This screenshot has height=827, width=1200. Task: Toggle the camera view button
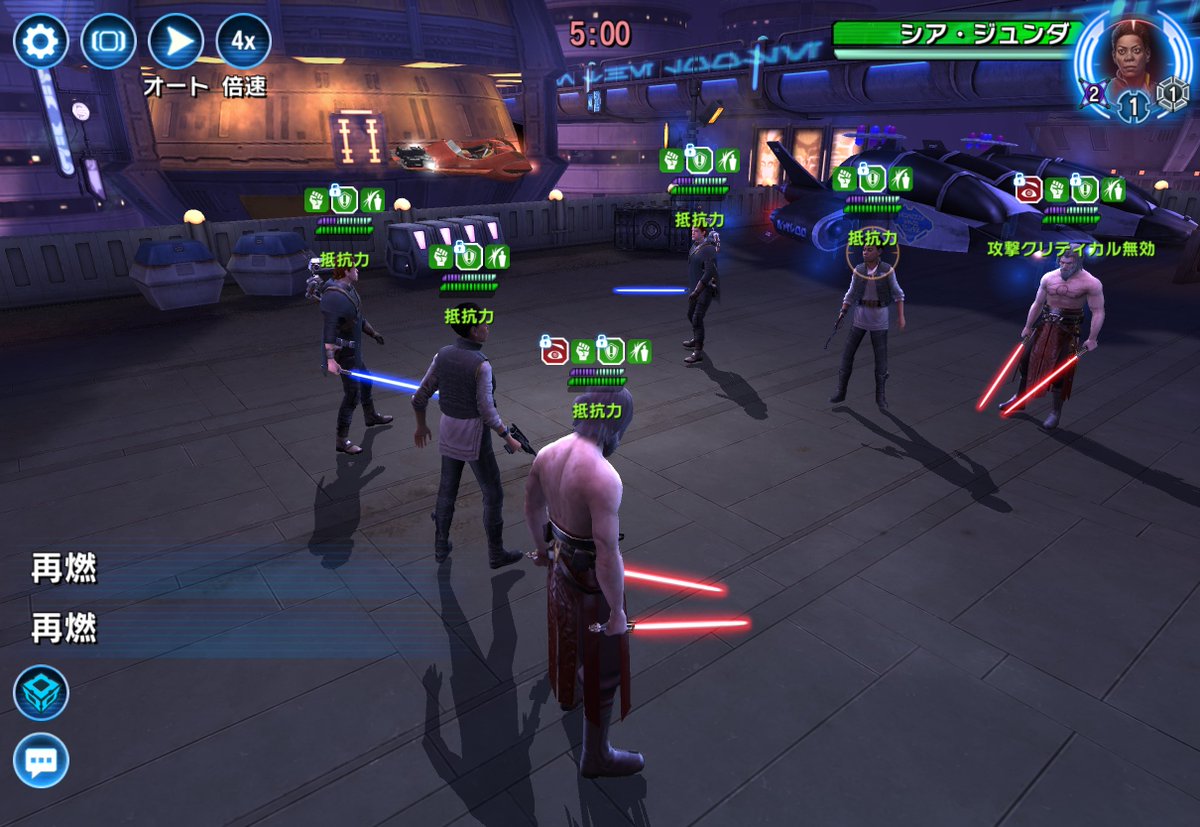click(x=108, y=41)
